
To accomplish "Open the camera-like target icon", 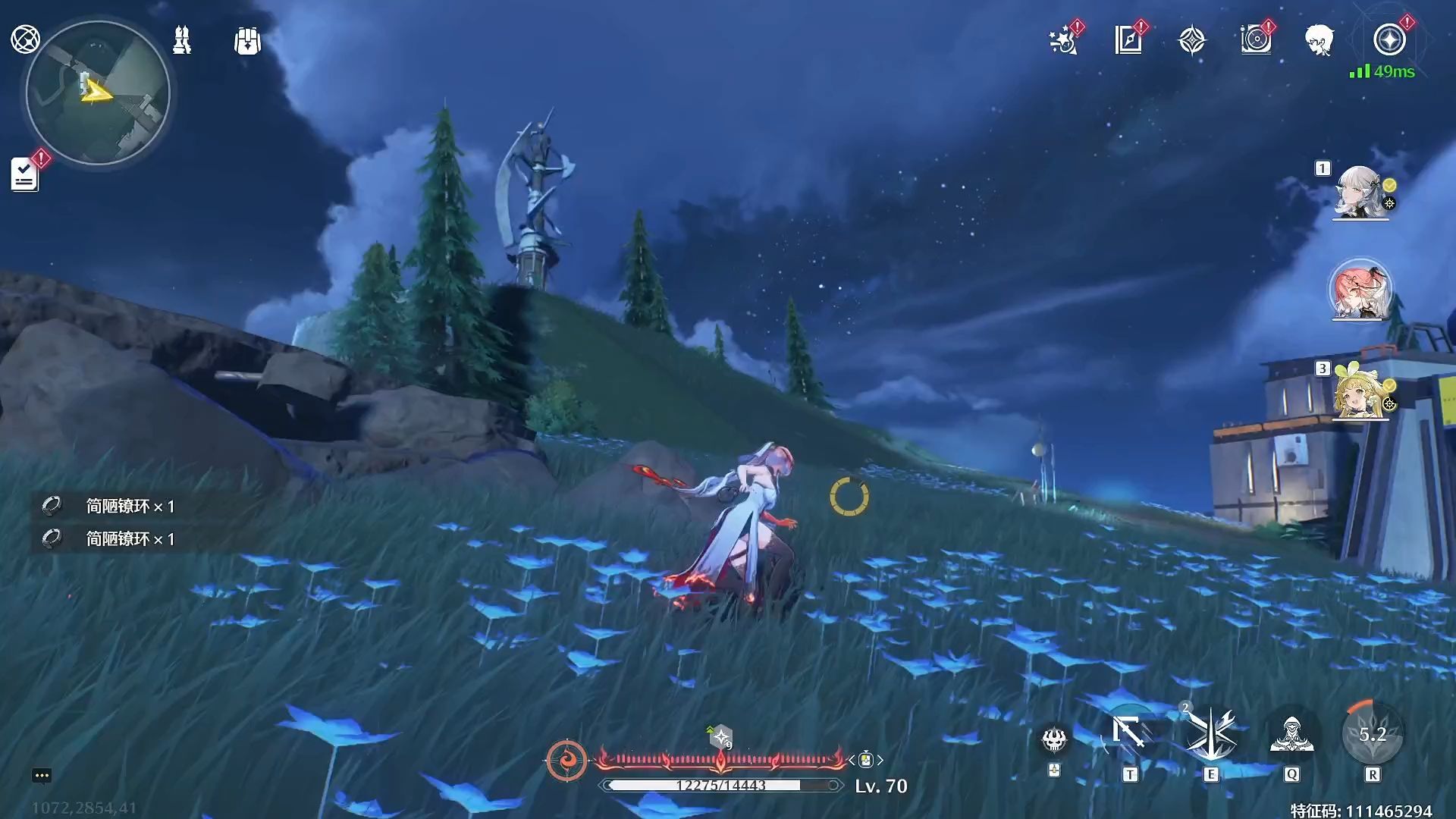I will 1256,40.
